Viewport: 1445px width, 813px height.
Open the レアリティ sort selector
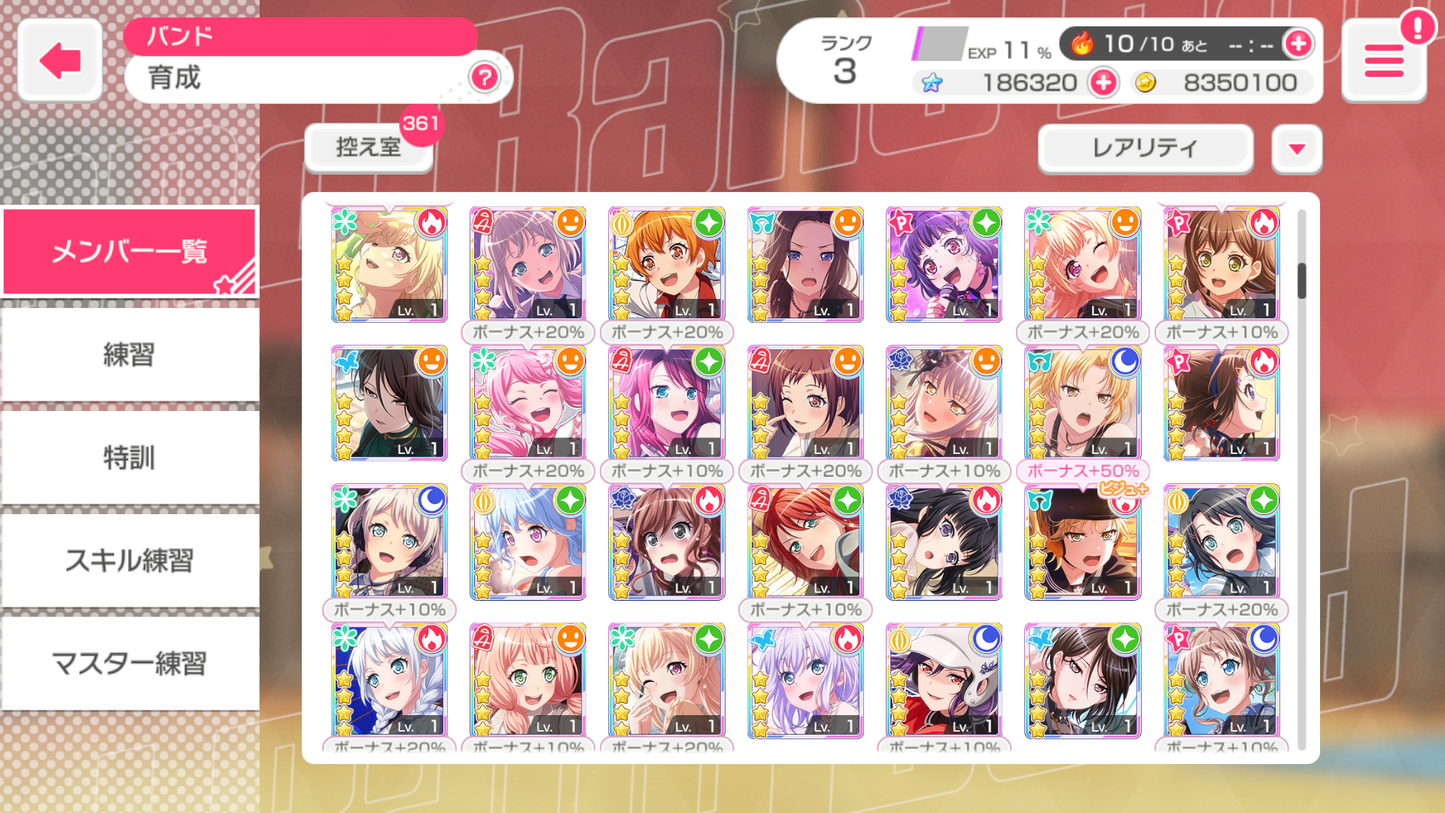1144,148
